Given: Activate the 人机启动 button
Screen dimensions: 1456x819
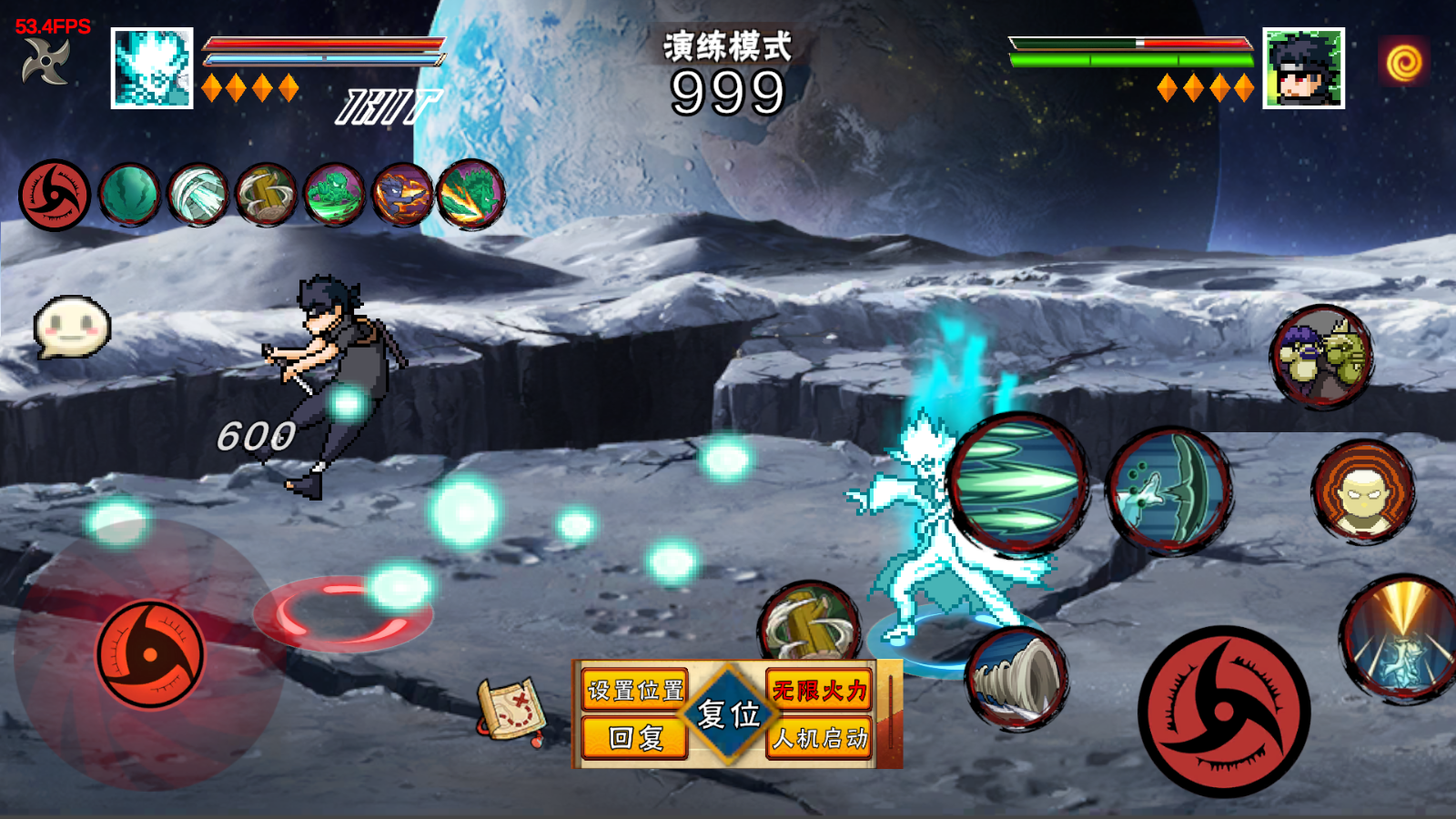Looking at the screenshot, I should click(x=819, y=738).
